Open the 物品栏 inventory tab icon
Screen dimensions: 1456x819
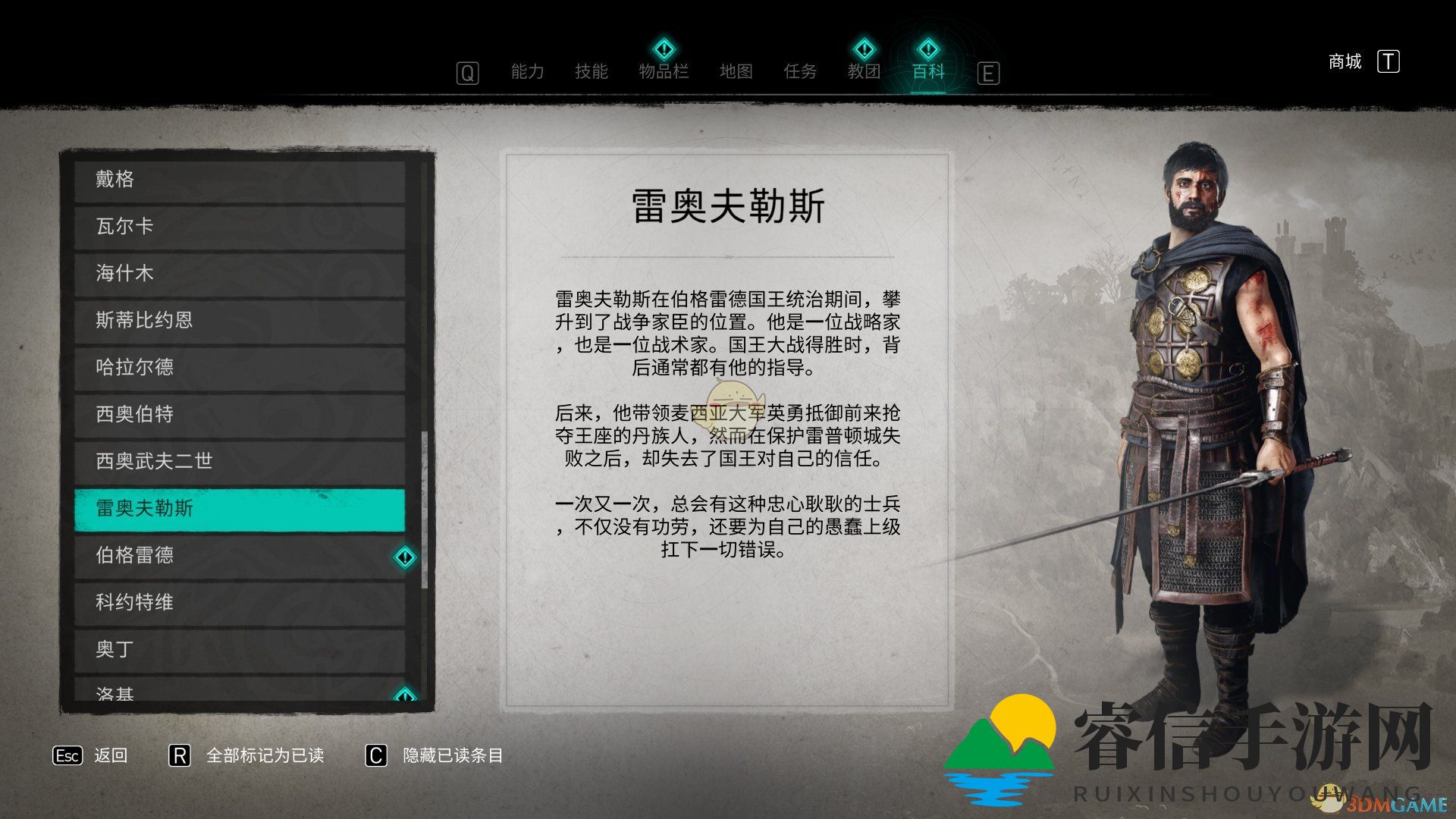pyautogui.click(x=664, y=50)
